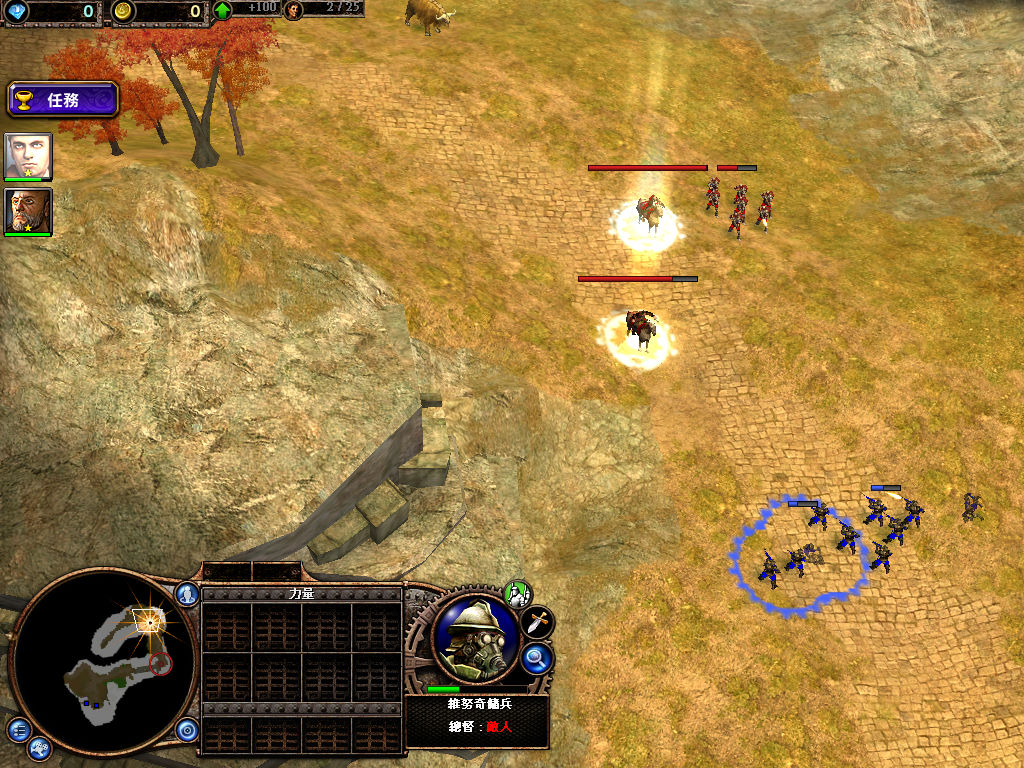Click the gamepad icon button
1024x768 pixels.
pyautogui.click(x=40, y=747)
